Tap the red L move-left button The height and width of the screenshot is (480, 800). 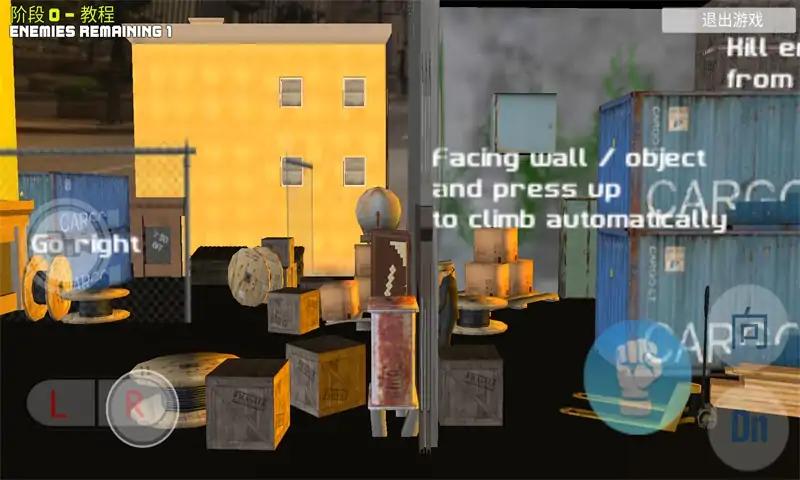click(58, 405)
